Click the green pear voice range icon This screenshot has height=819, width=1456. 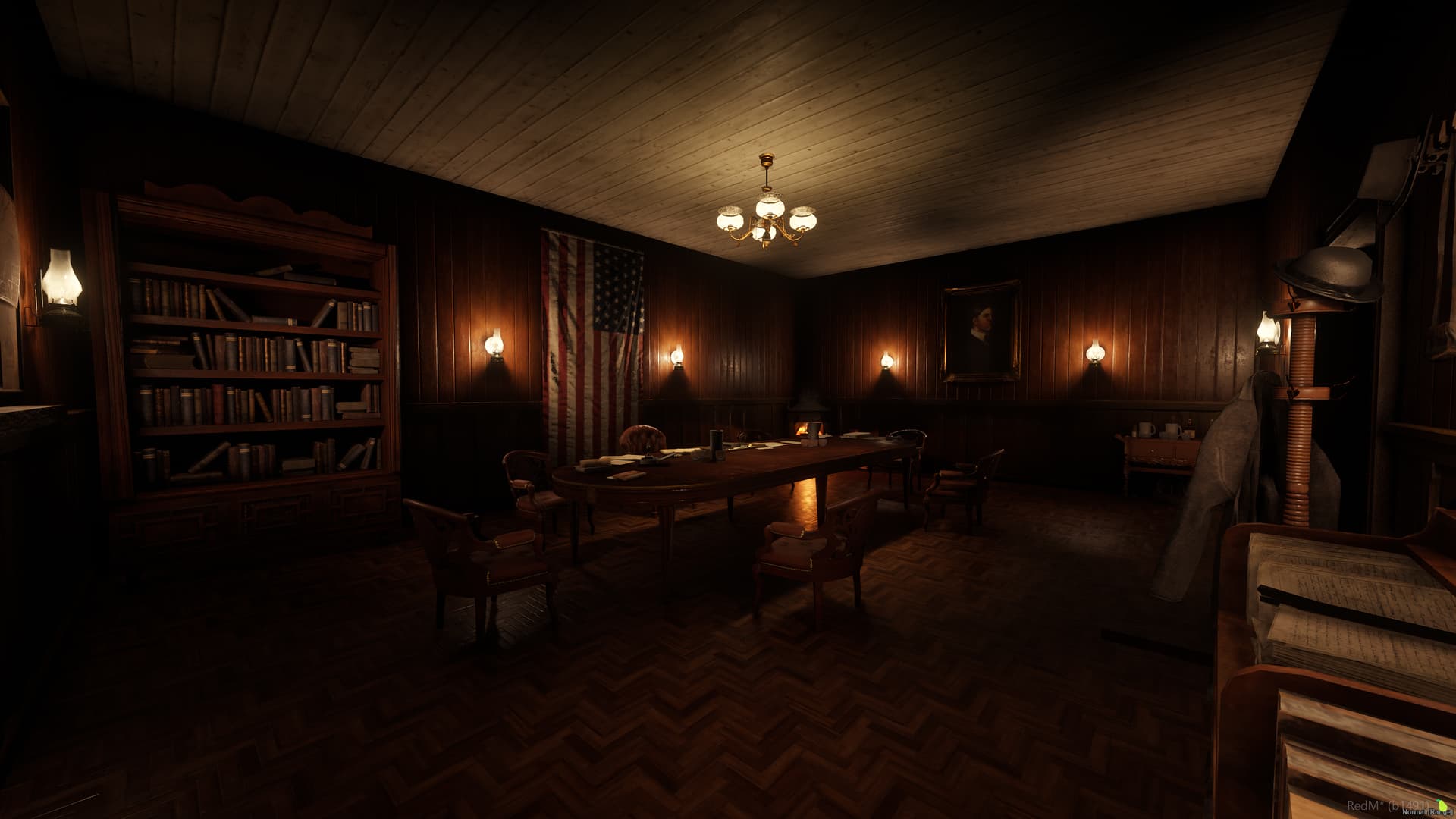pos(1442,804)
